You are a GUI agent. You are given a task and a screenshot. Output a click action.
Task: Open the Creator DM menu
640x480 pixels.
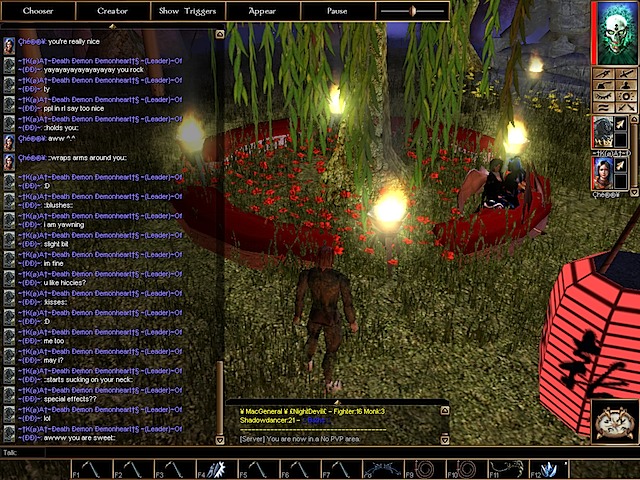coord(112,11)
